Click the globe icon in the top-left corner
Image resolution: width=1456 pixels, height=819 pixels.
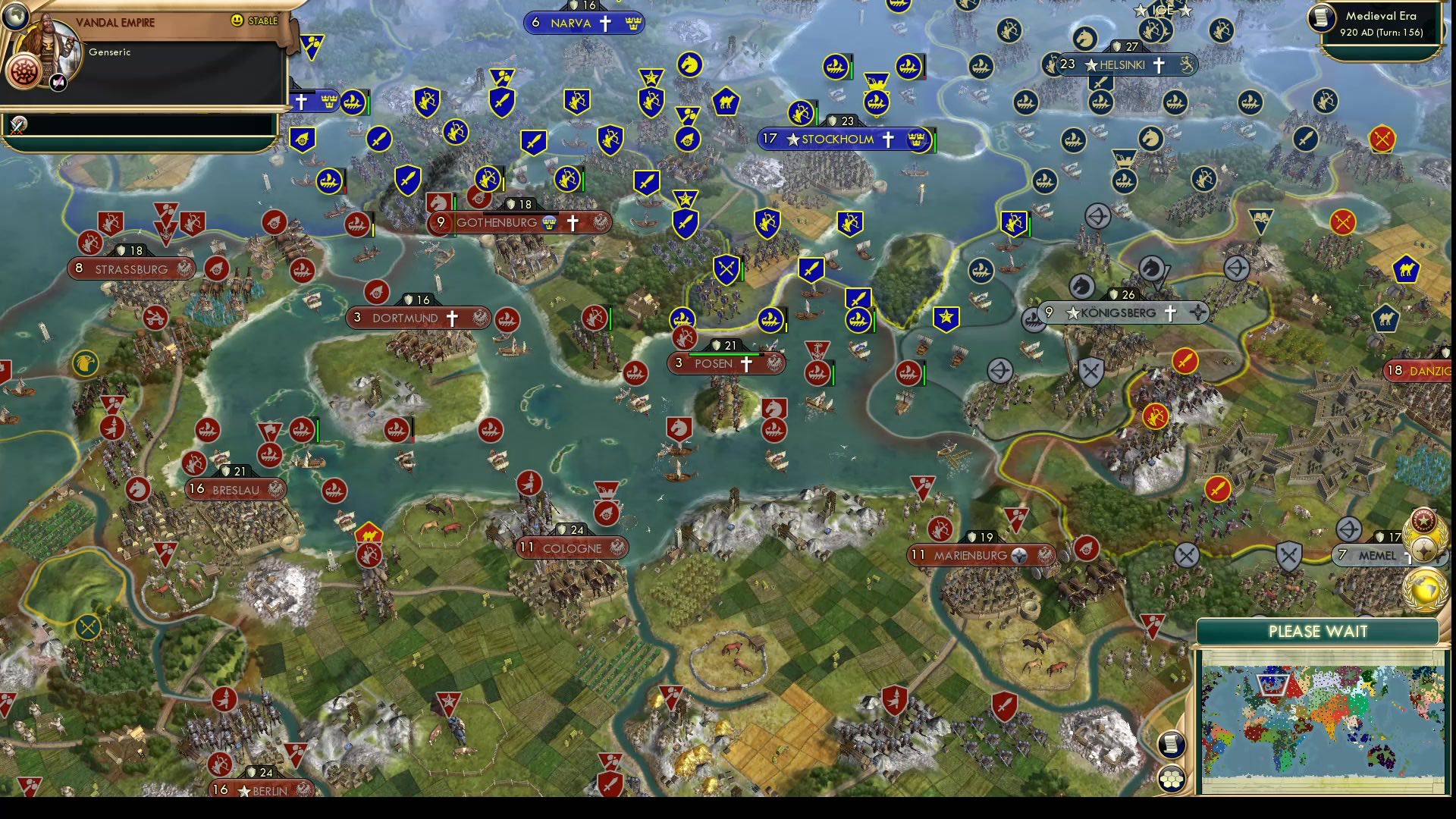coord(14,17)
